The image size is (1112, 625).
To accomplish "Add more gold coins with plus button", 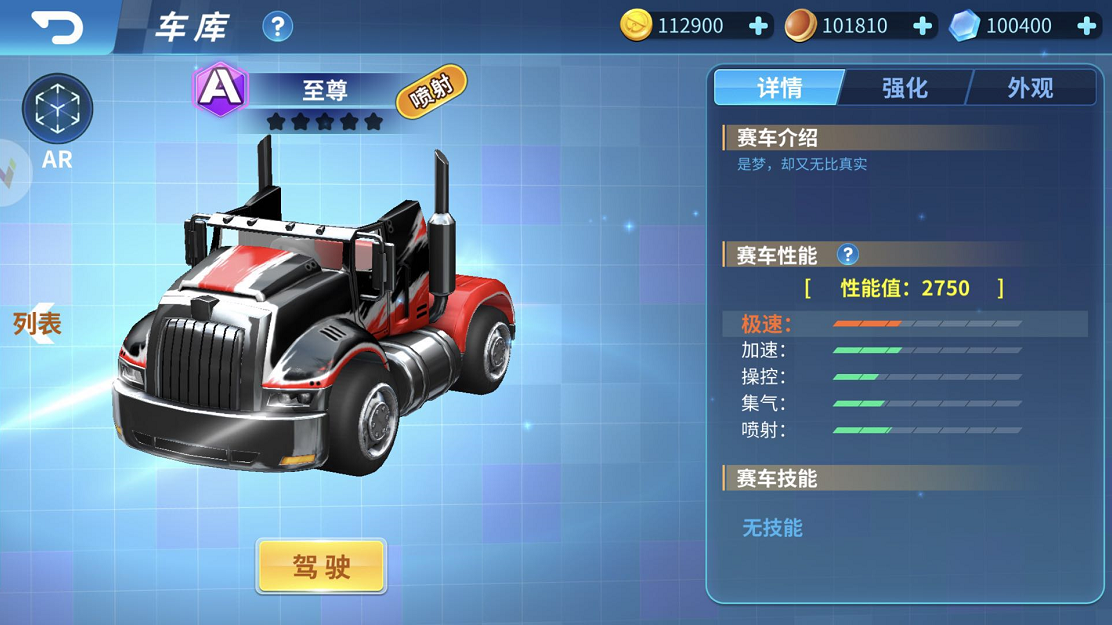I will [758, 26].
